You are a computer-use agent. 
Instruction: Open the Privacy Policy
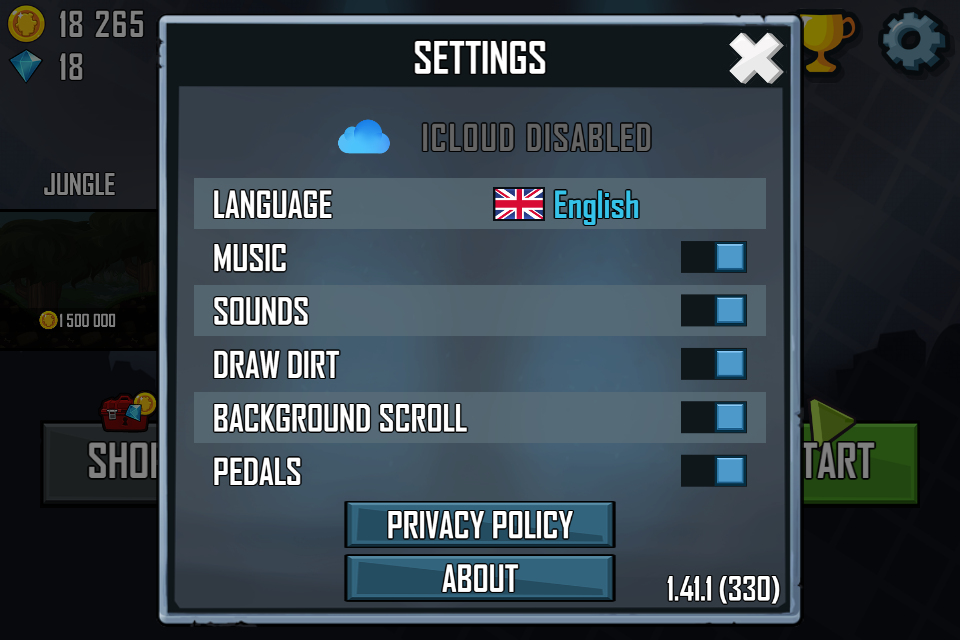(x=480, y=525)
